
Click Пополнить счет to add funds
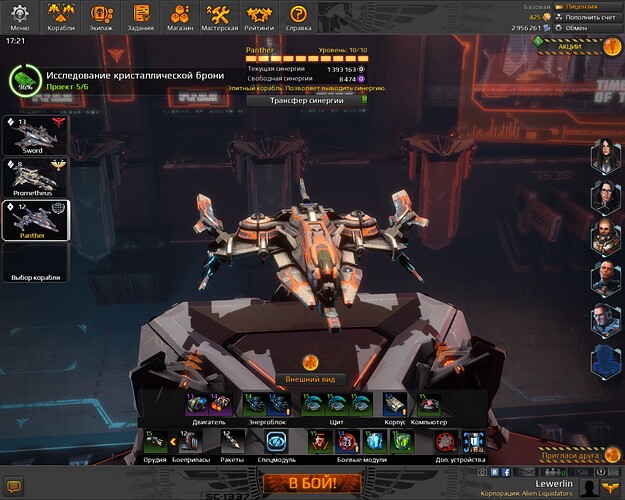tap(586, 17)
